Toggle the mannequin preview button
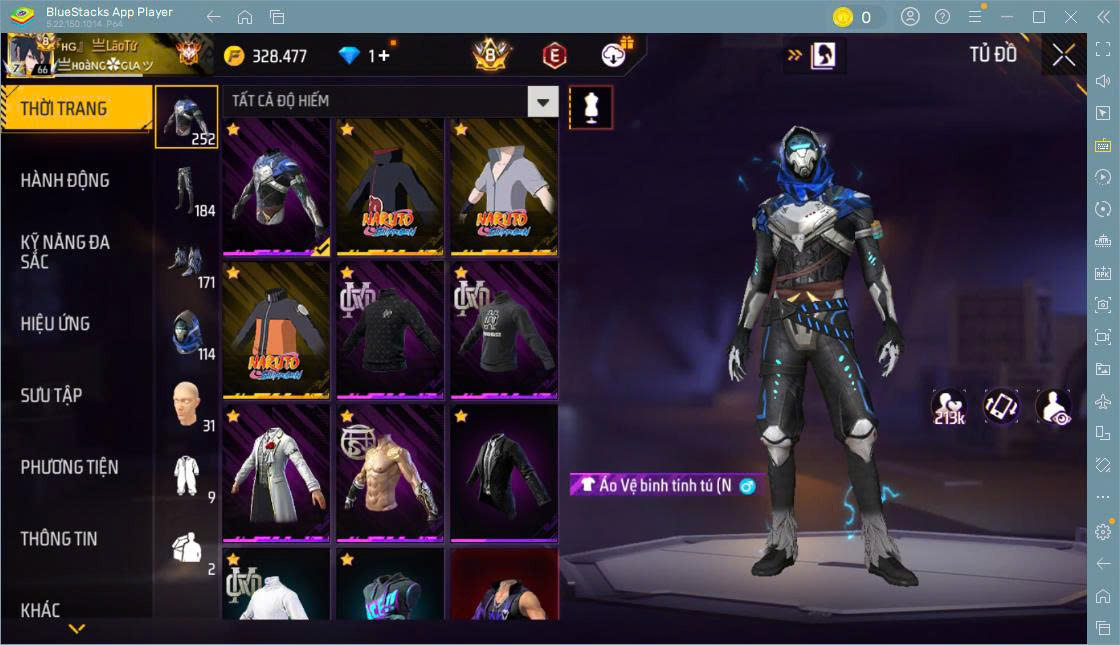 [591, 107]
